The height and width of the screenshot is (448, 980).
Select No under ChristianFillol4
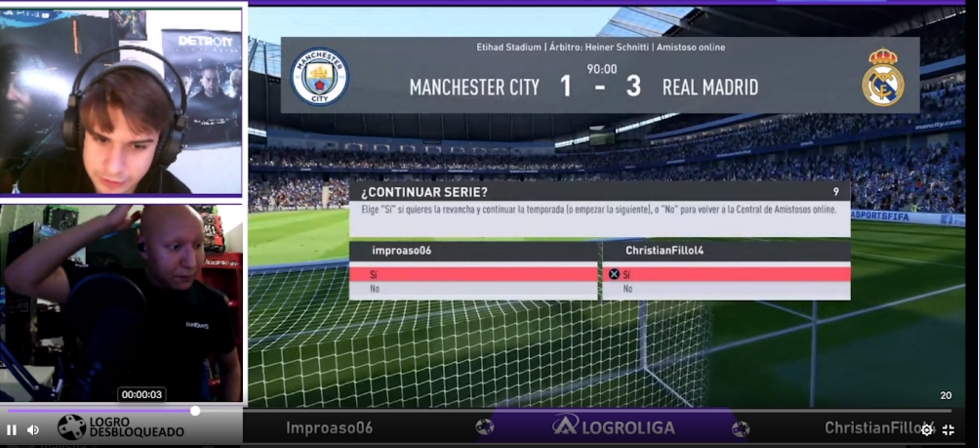pos(726,289)
